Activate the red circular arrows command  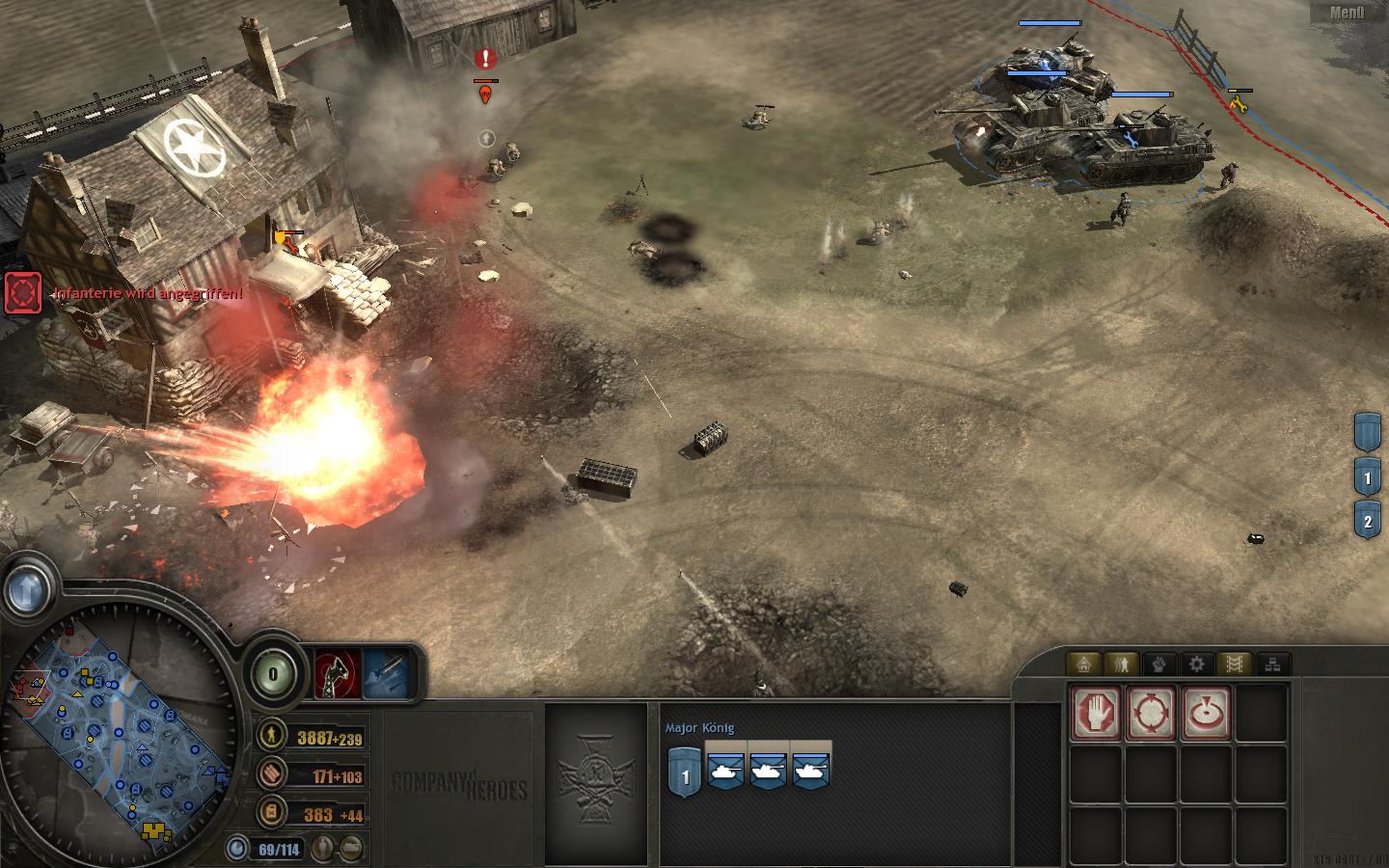[x=1151, y=714]
